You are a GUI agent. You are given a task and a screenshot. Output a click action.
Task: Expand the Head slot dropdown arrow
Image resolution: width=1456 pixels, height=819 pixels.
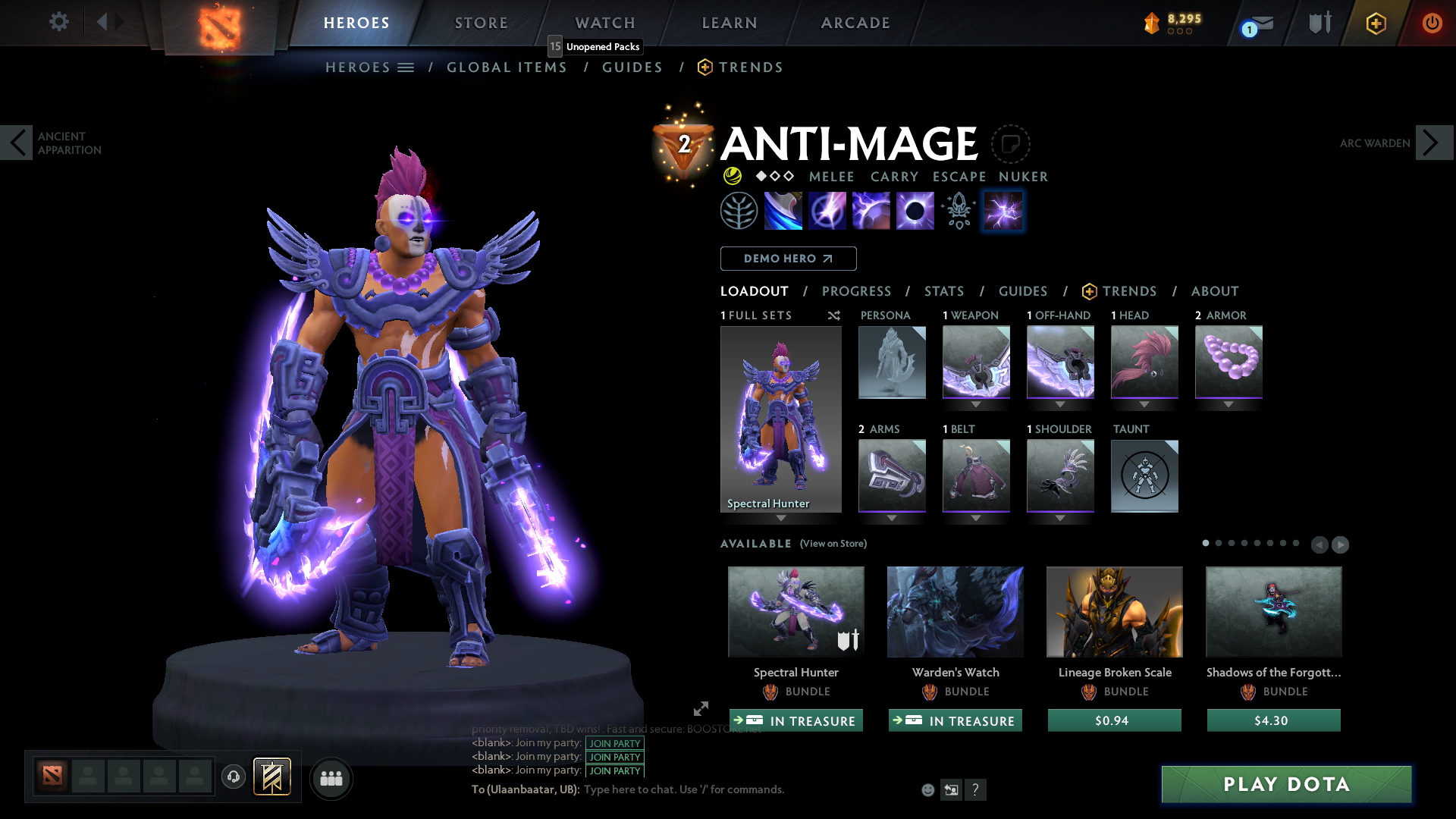1144,404
